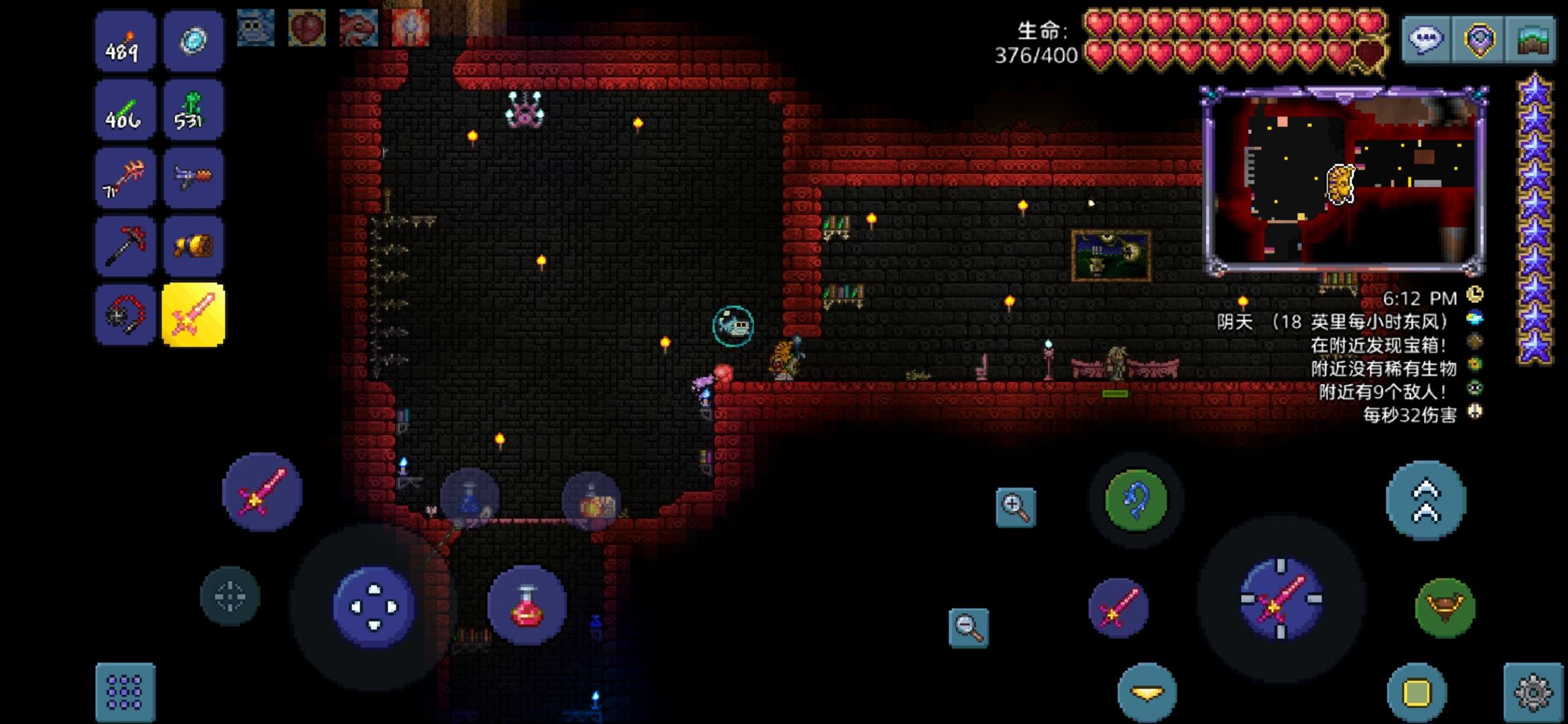Open the map pin button
Screen dimensions: 1568x724
1479,40
